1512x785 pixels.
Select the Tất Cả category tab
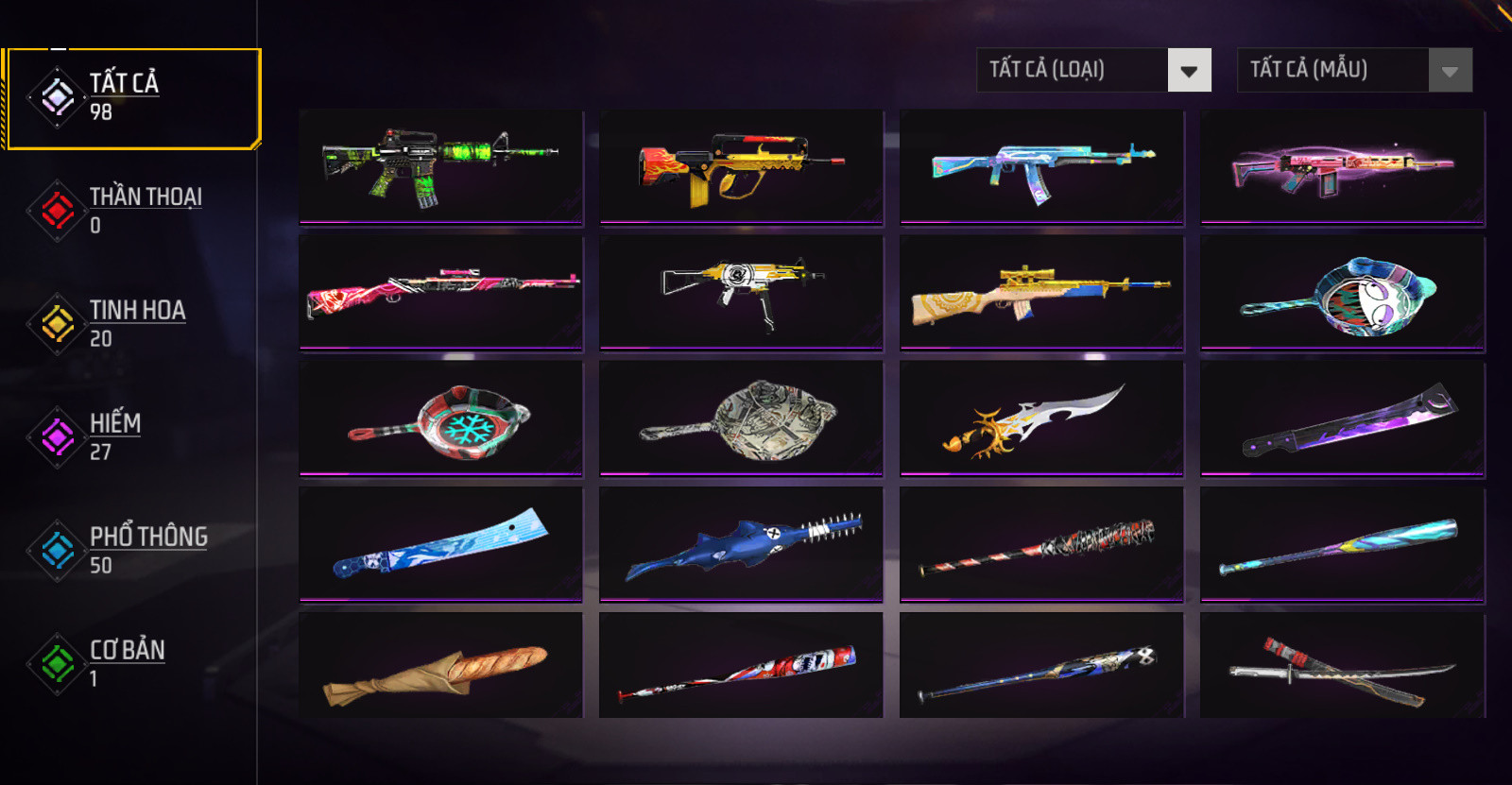[131, 98]
